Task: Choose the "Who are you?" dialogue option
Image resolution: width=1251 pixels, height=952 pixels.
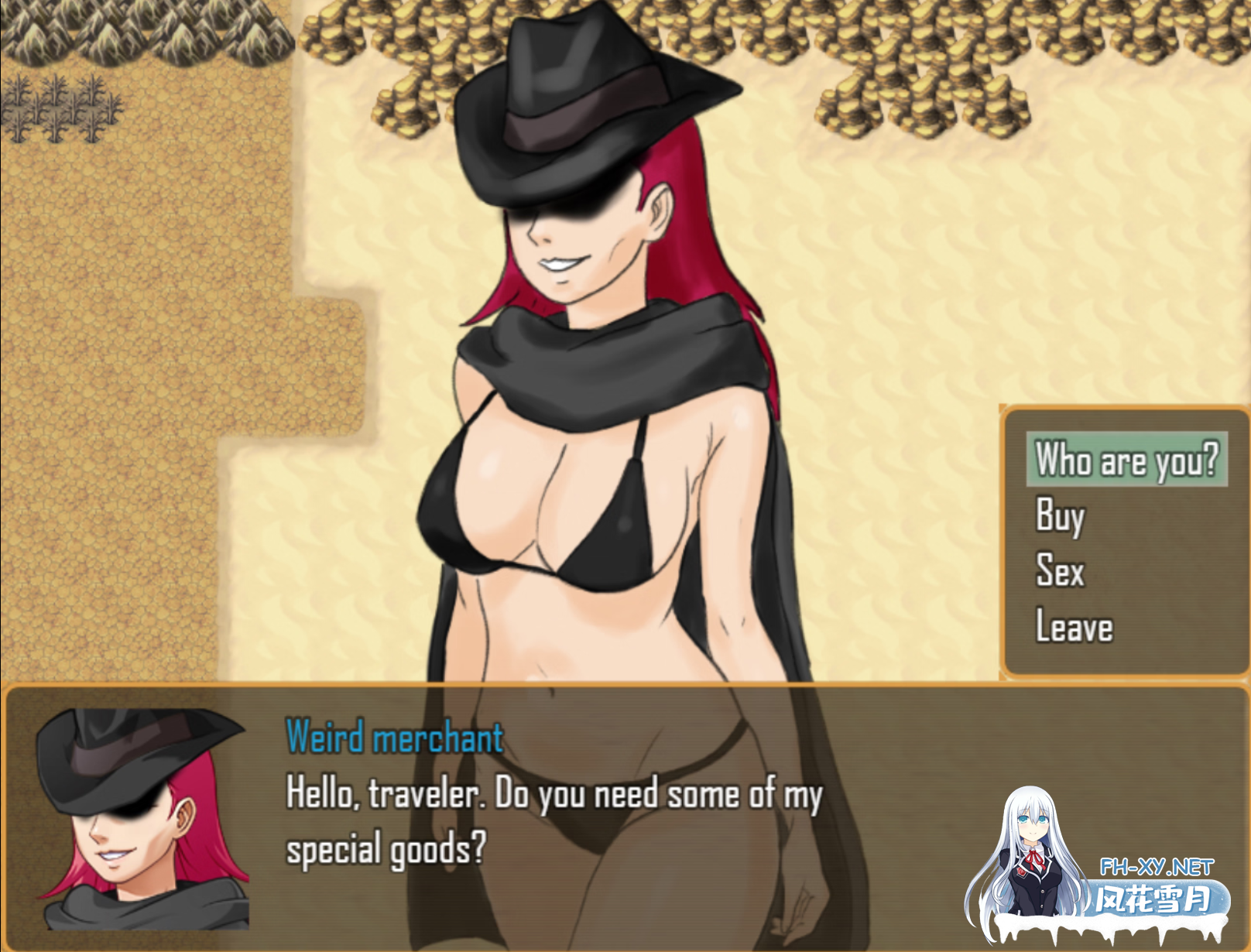Action: 1126,460
